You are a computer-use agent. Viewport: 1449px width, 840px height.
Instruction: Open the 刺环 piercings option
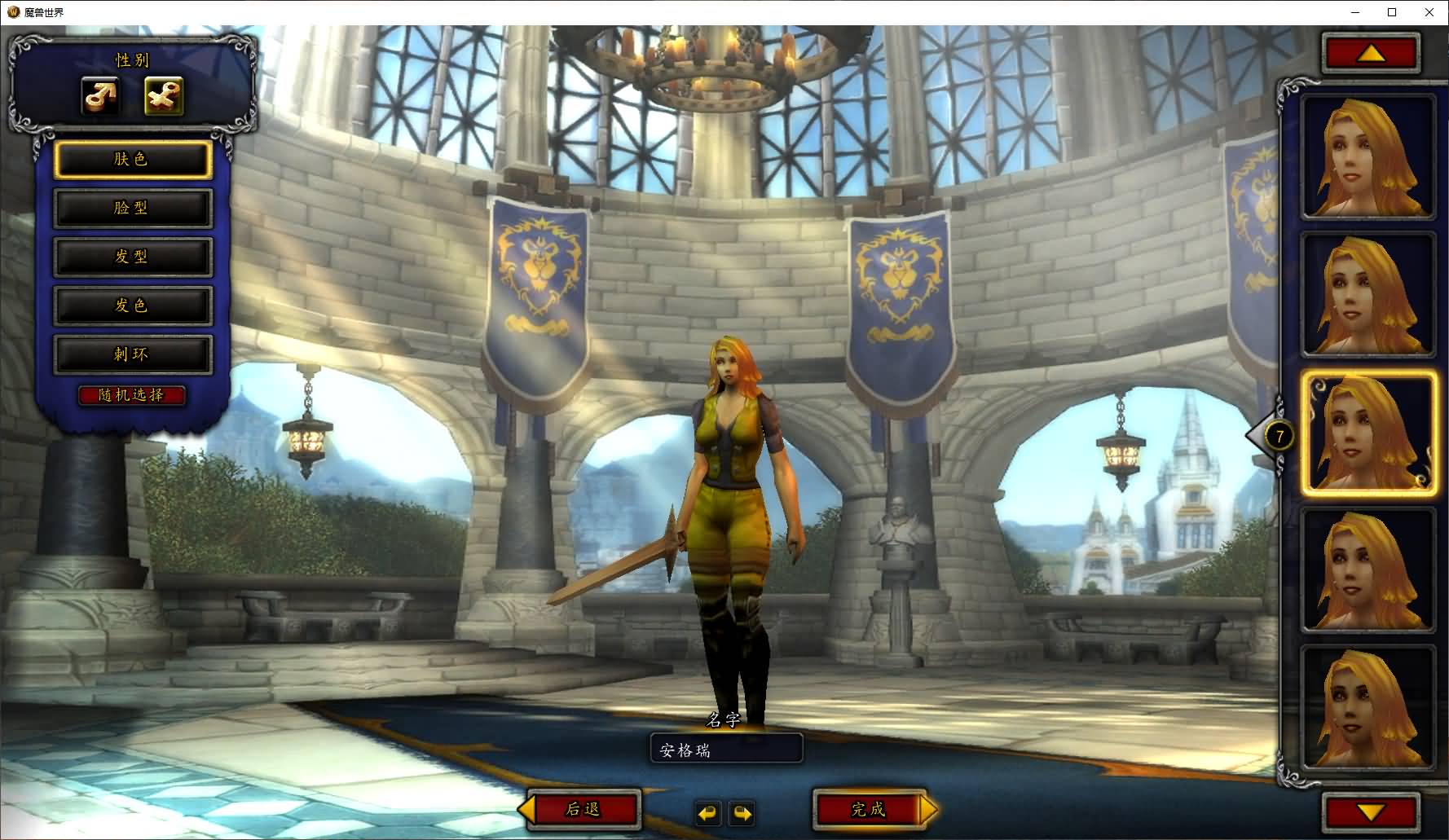point(133,355)
